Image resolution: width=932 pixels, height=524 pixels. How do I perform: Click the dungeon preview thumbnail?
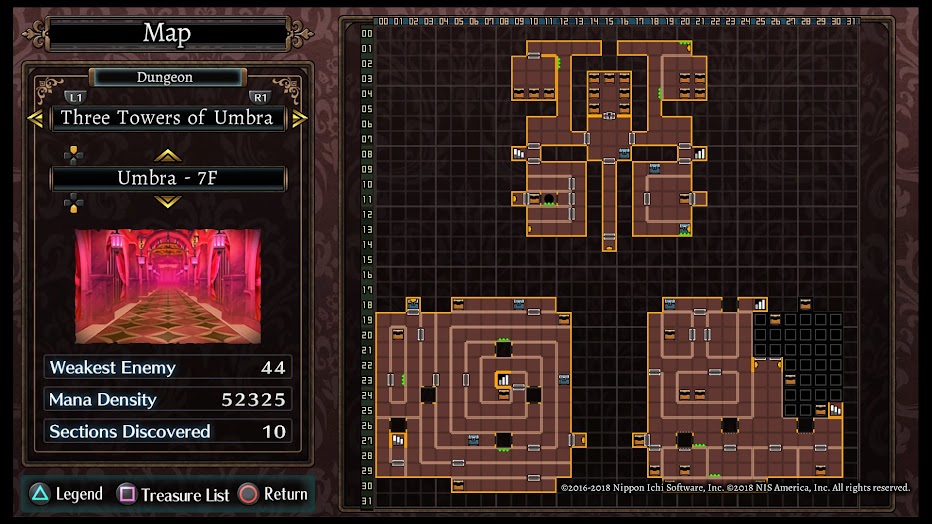pyautogui.click(x=167, y=286)
